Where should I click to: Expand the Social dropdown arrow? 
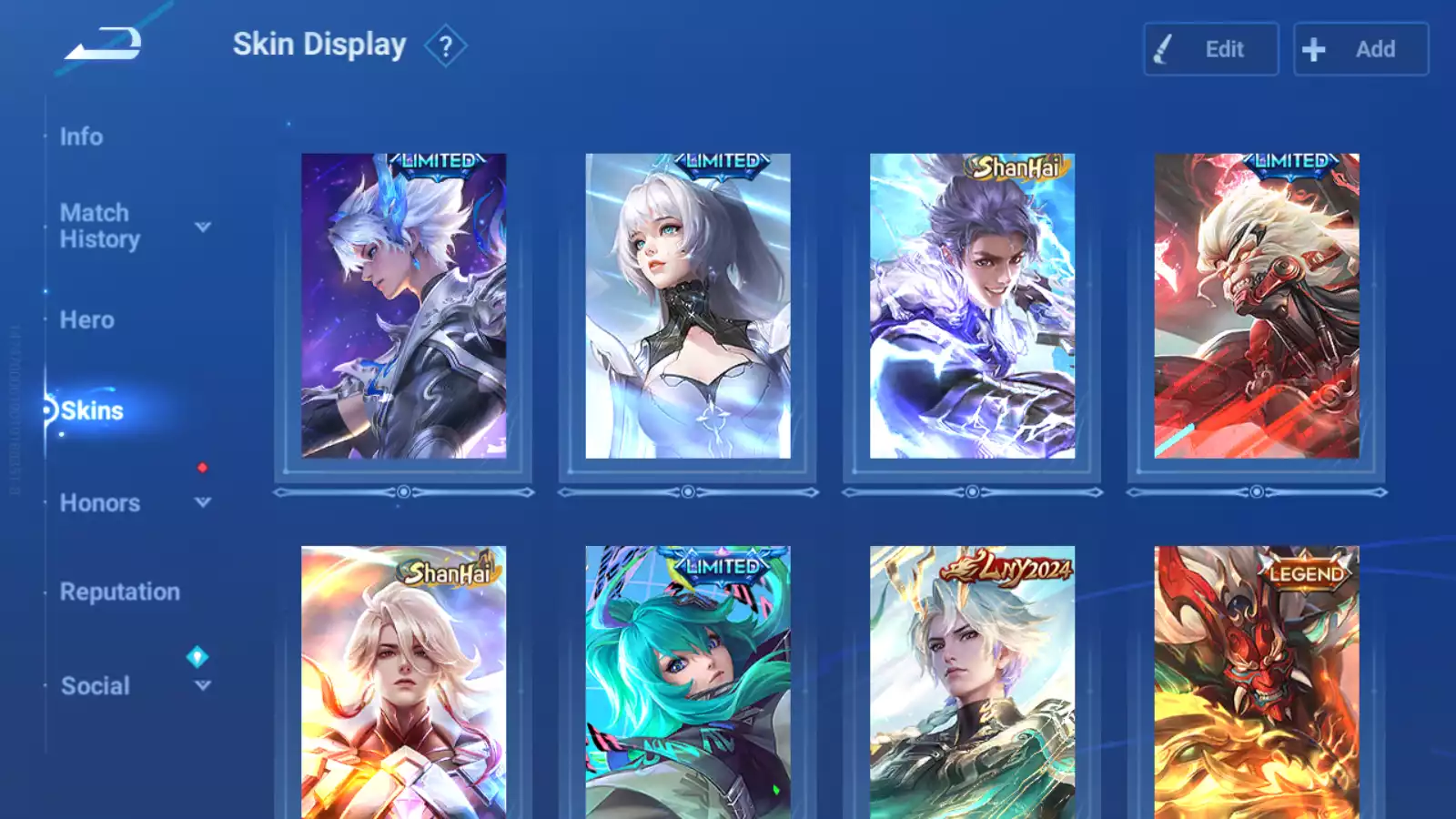pos(203,685)
